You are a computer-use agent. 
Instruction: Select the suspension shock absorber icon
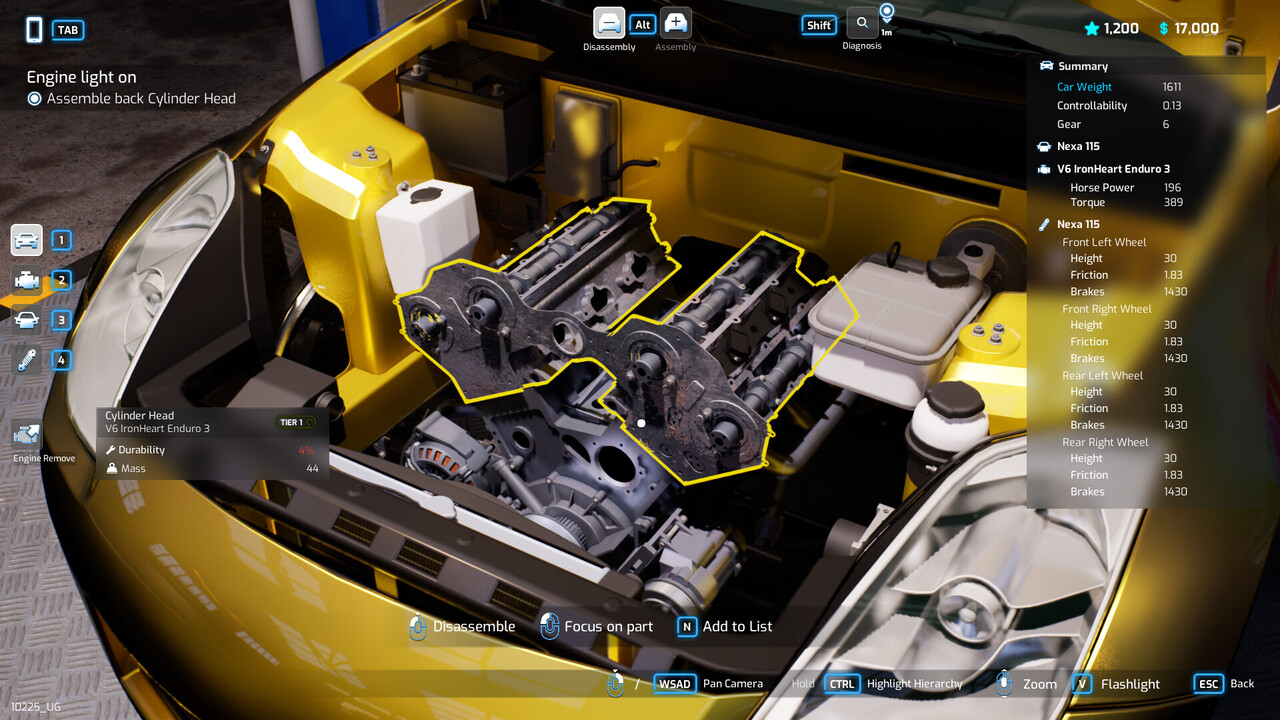27,360
